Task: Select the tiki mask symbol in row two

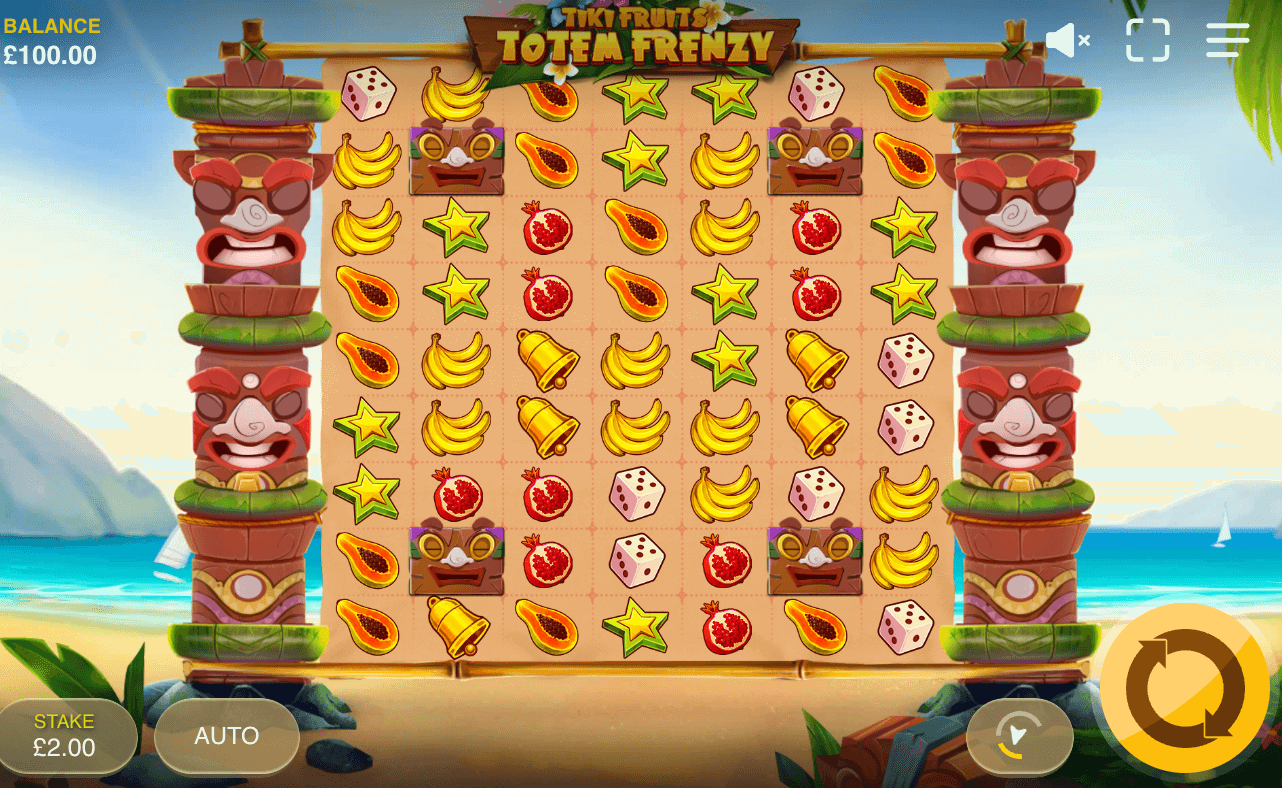Action: point(456,162)
